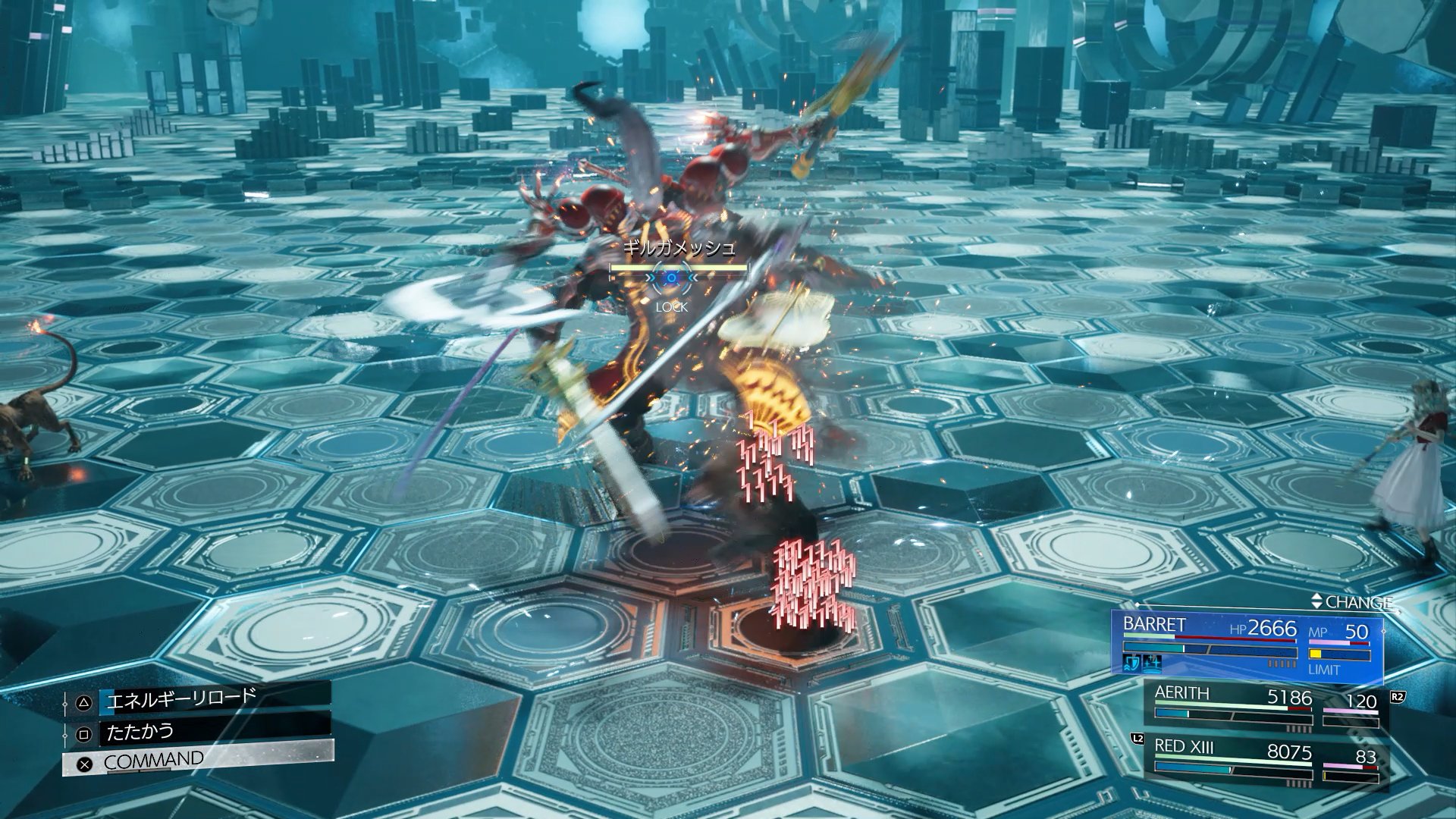Click the ギルガメッシュ lock-on target marker
Screen dimensions: 1456x819
(x=671, y=278)
